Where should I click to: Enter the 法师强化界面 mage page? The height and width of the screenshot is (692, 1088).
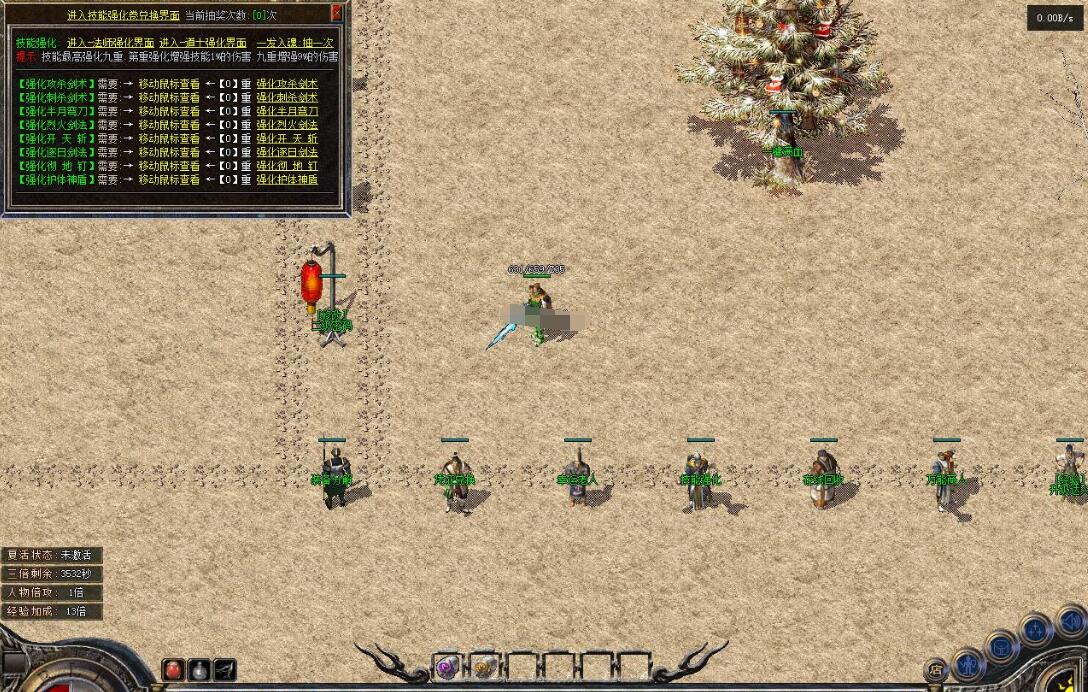[x=110, y=43]
